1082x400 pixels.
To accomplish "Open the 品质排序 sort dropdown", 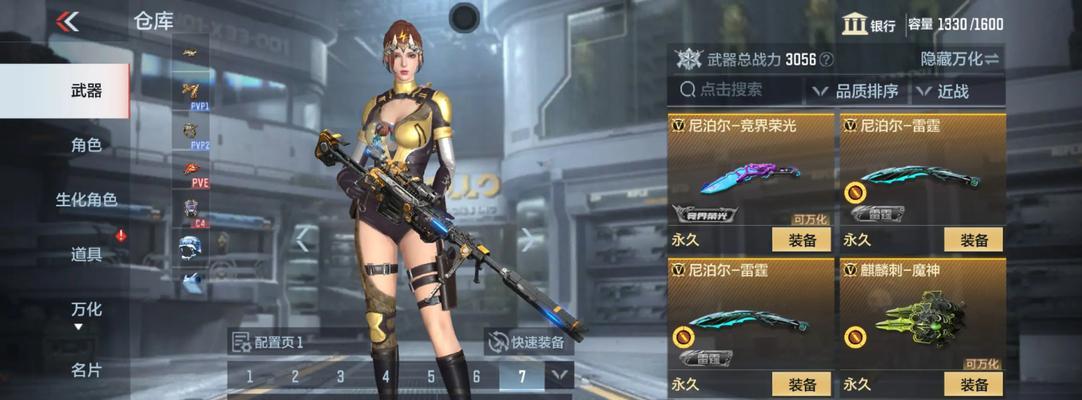I will 855,91.
